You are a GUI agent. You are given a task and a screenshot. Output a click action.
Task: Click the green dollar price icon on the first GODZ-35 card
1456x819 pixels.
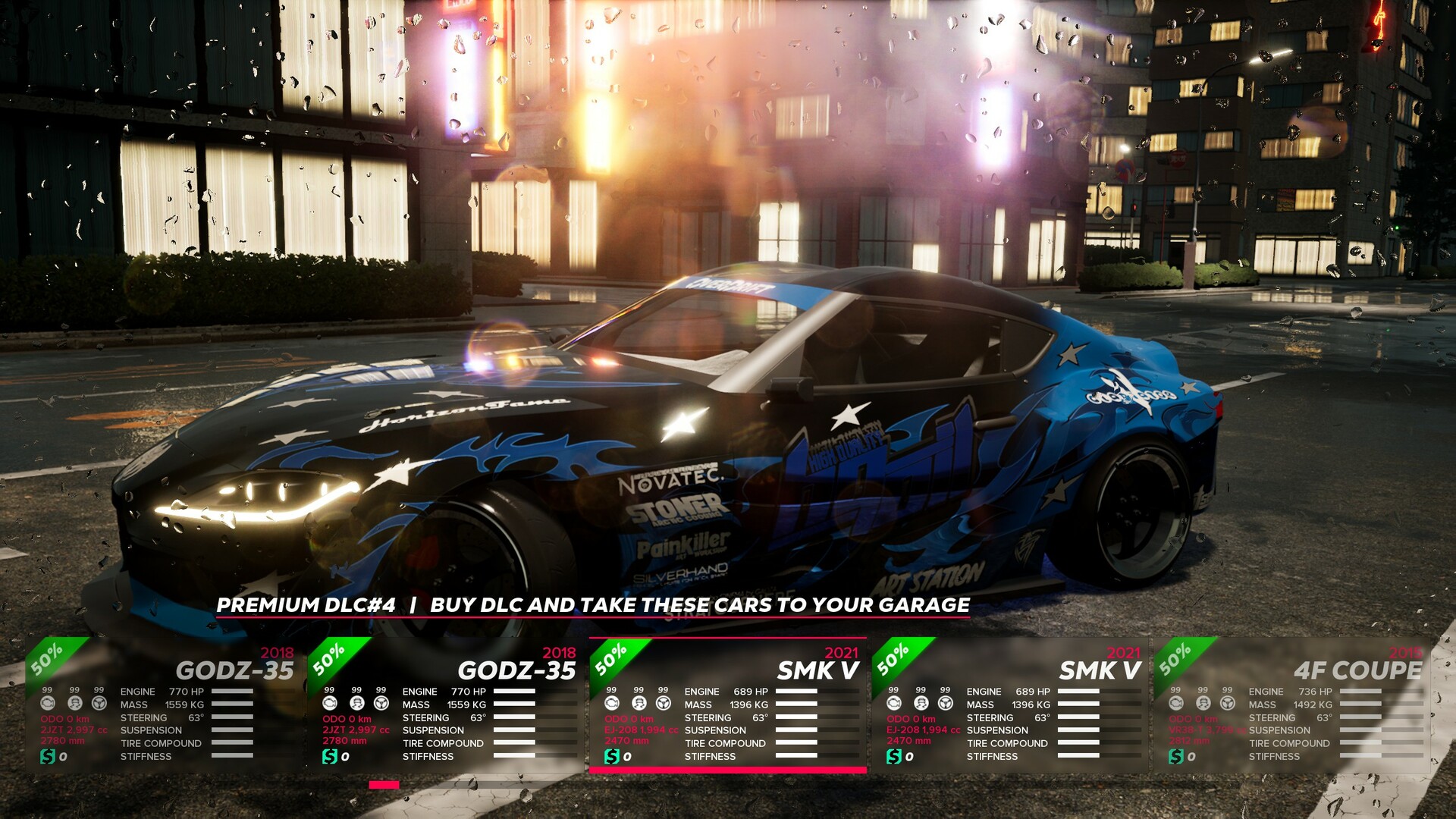47,757
